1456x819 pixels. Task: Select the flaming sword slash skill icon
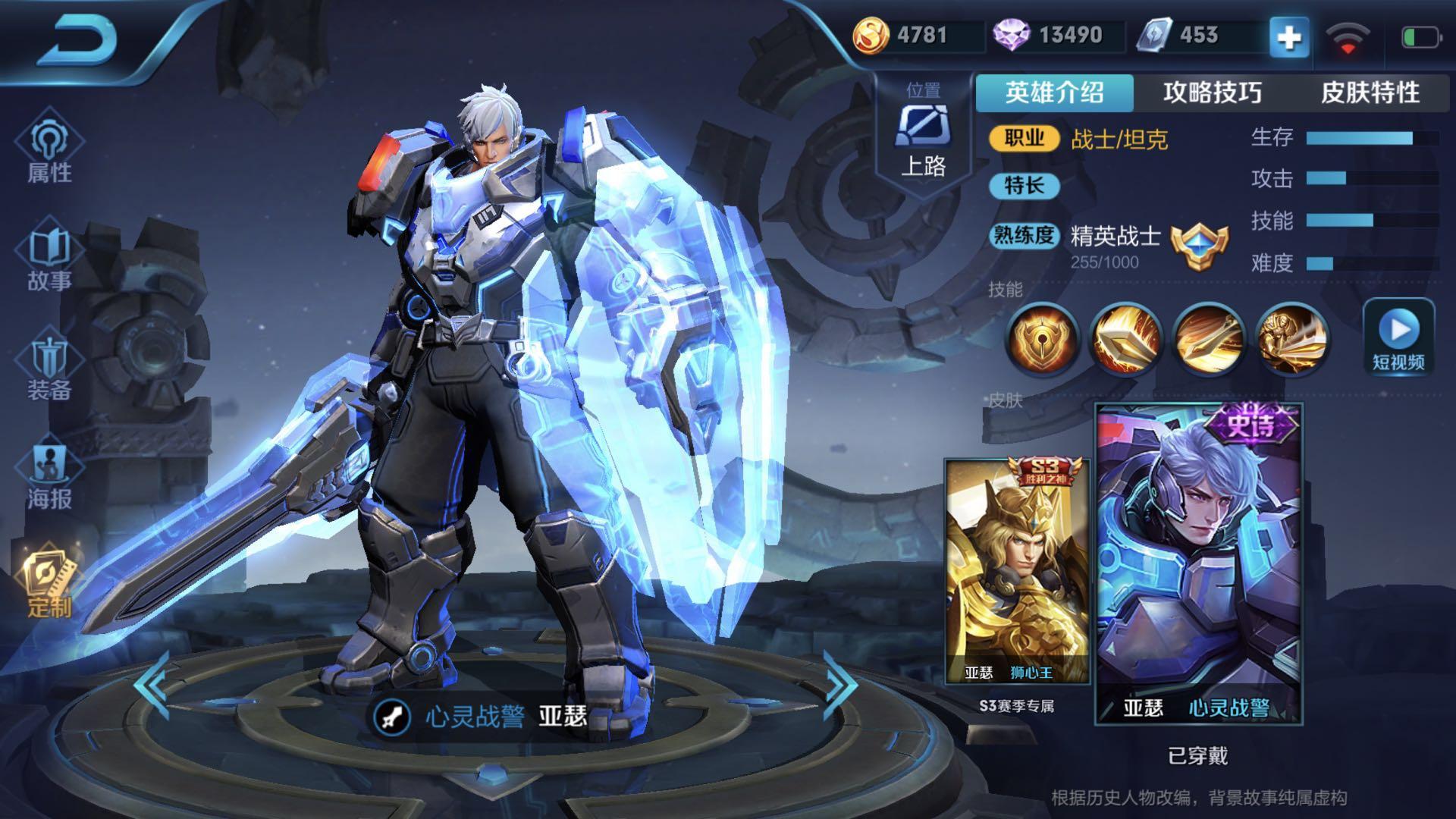[x=1125, y=339]
